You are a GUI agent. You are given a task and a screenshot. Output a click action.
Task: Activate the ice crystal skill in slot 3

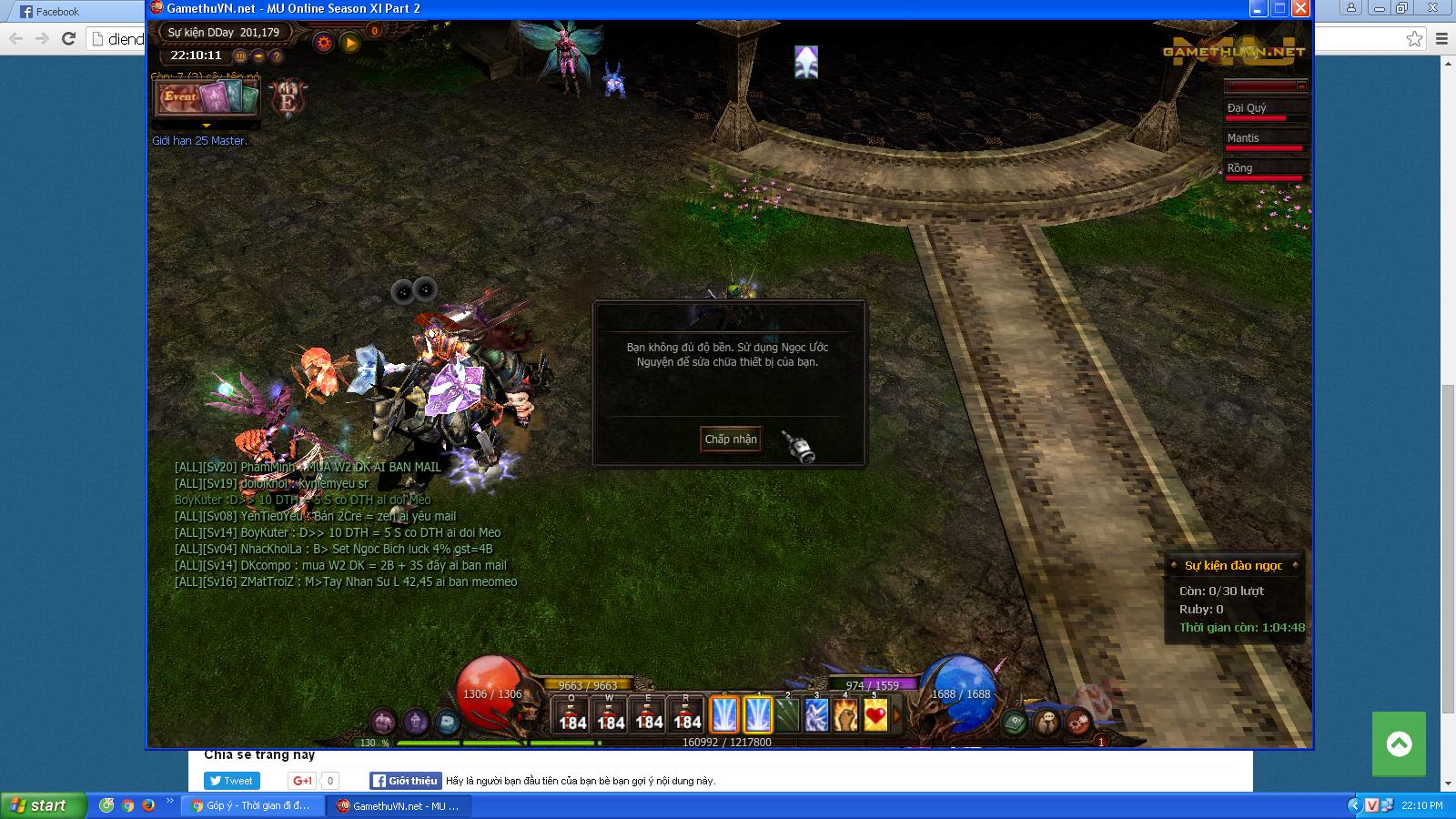tap(816, 715)
